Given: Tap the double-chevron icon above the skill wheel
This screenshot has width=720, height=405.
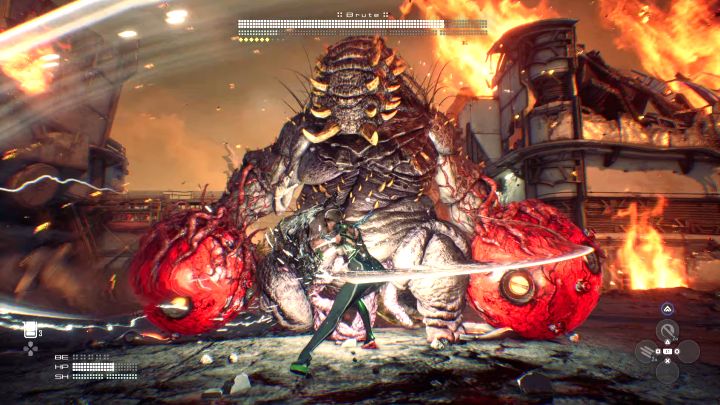Looking at the screenshot, I should pyautogui.click(x=666, y=309).
